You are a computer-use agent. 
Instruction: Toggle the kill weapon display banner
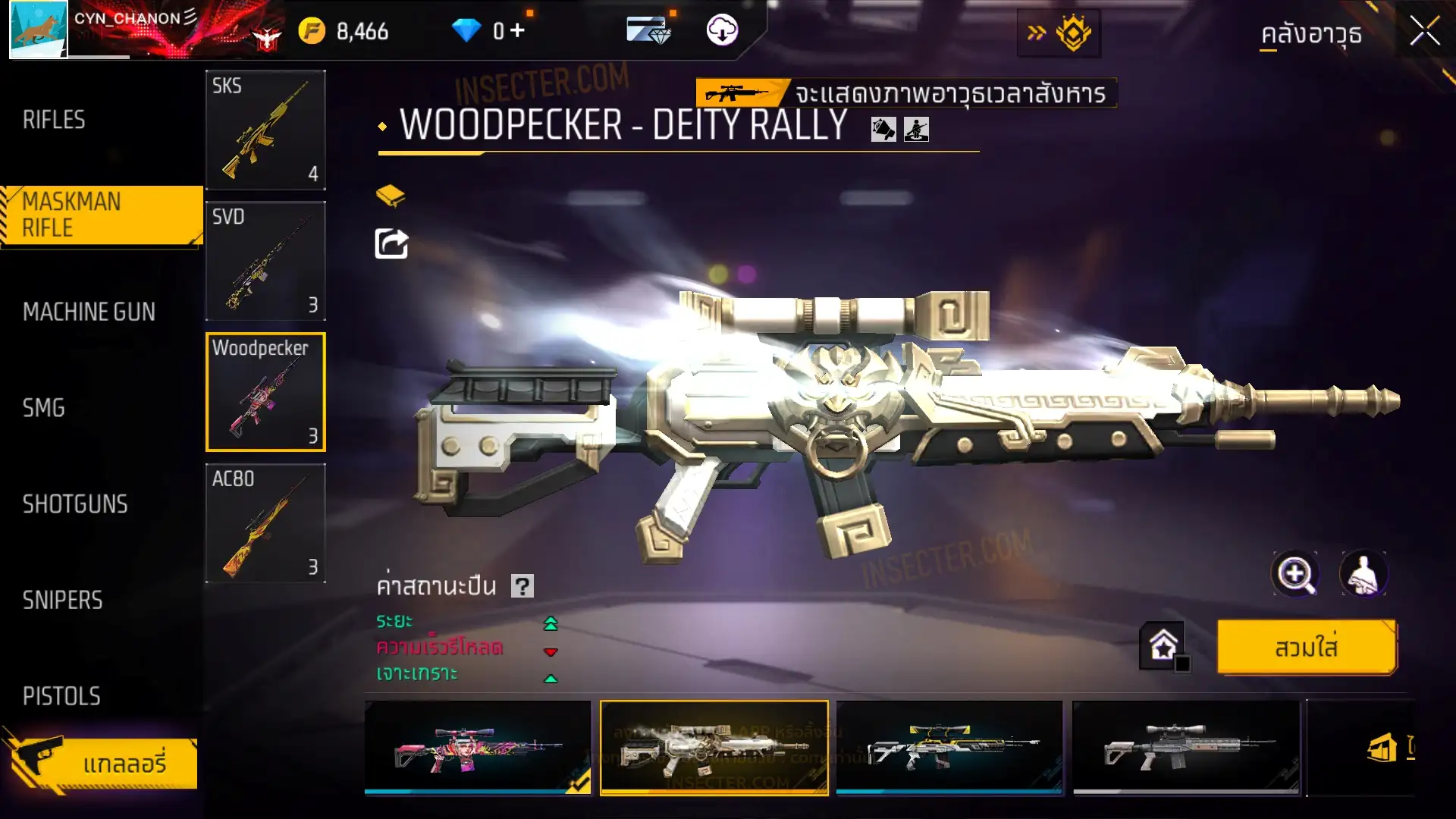905,93
